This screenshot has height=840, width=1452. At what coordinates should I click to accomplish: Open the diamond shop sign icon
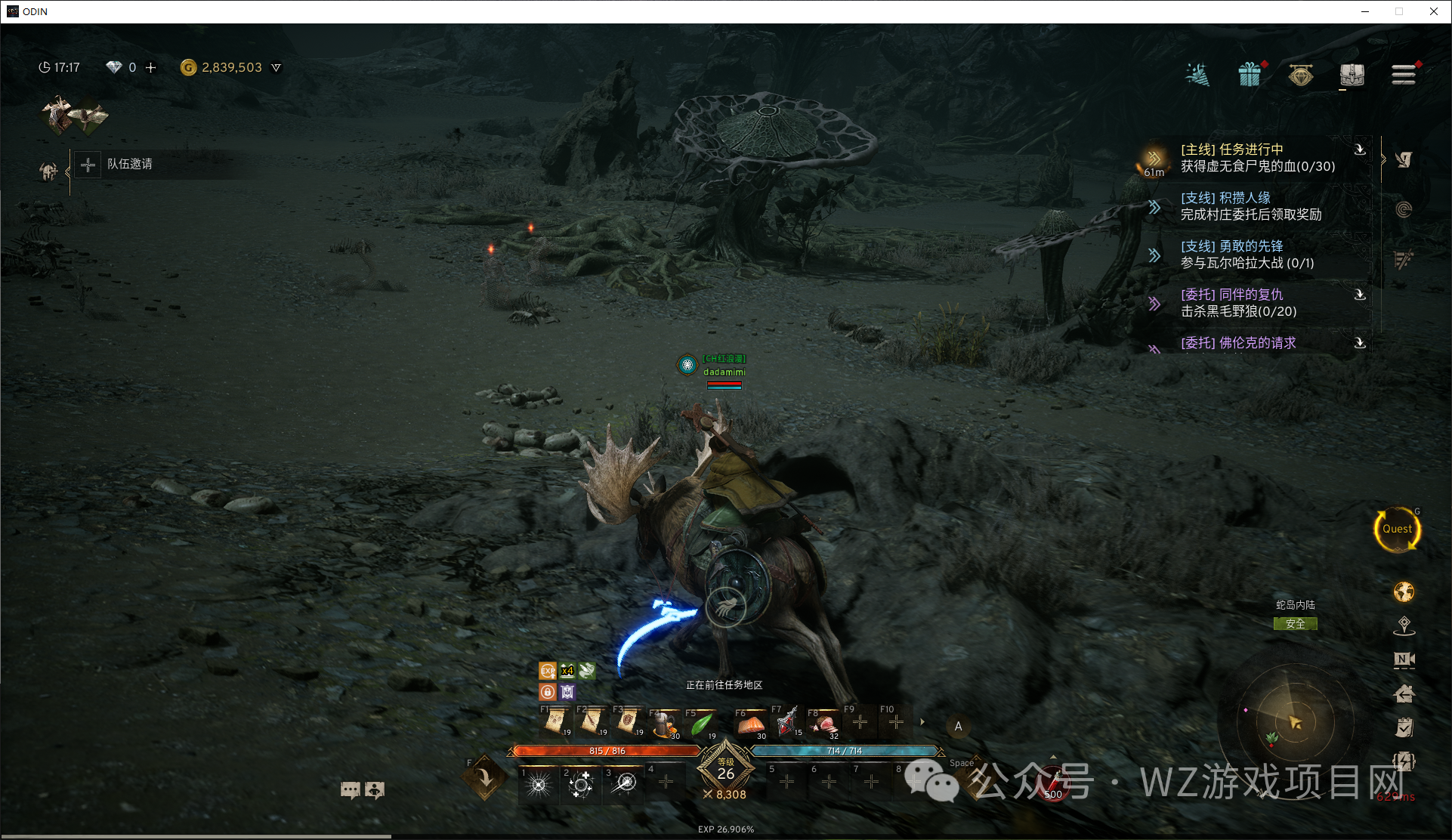pos(1300,75)
